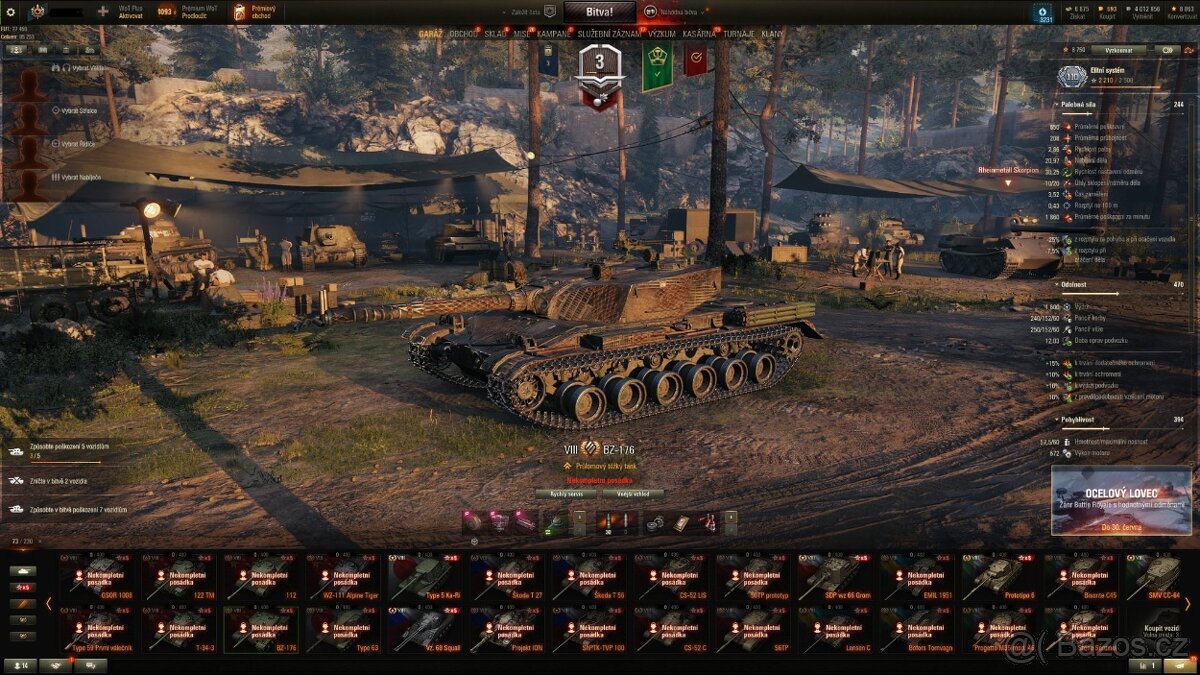Screen dimensions: 1200x675
Task: Switch to the Sklad tab
Action: click(496, 33)
